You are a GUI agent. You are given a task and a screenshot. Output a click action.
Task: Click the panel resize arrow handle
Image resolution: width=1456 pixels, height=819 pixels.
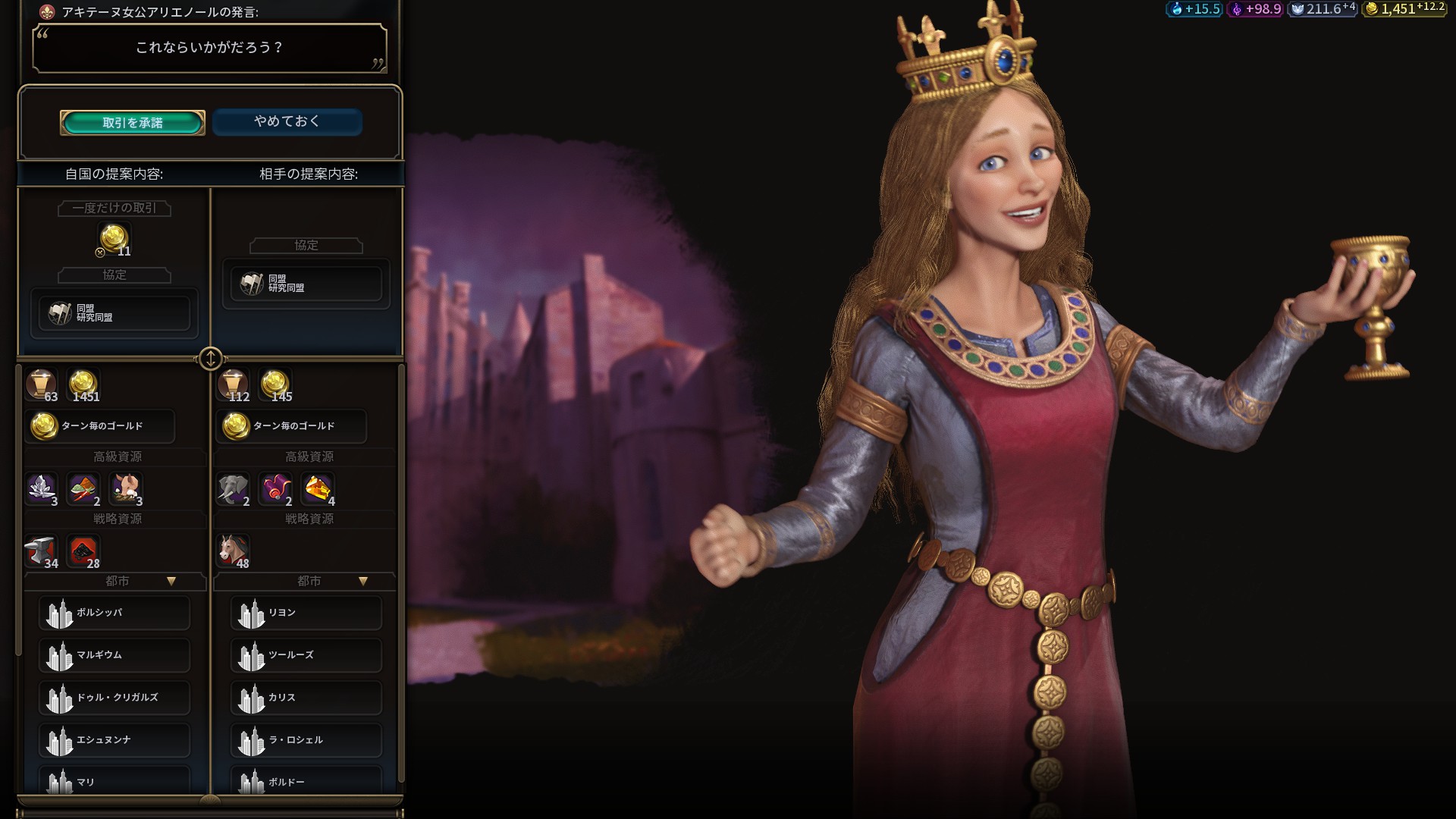[210, 358]
